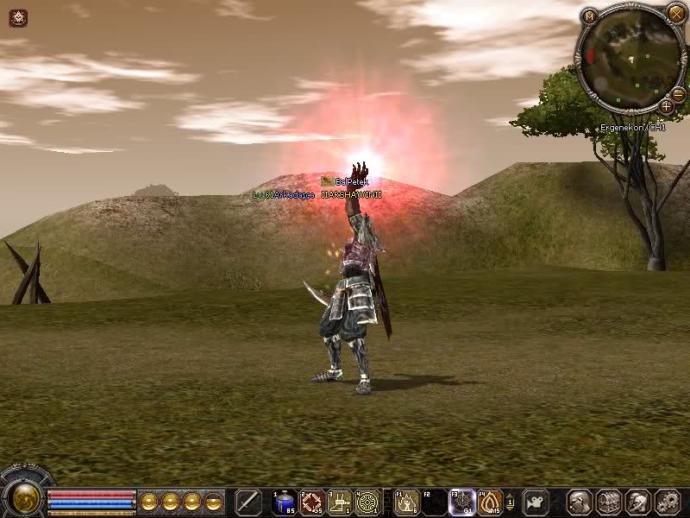
Task: Toggle the camera view mode button
Action: click(x=537, y=502)
